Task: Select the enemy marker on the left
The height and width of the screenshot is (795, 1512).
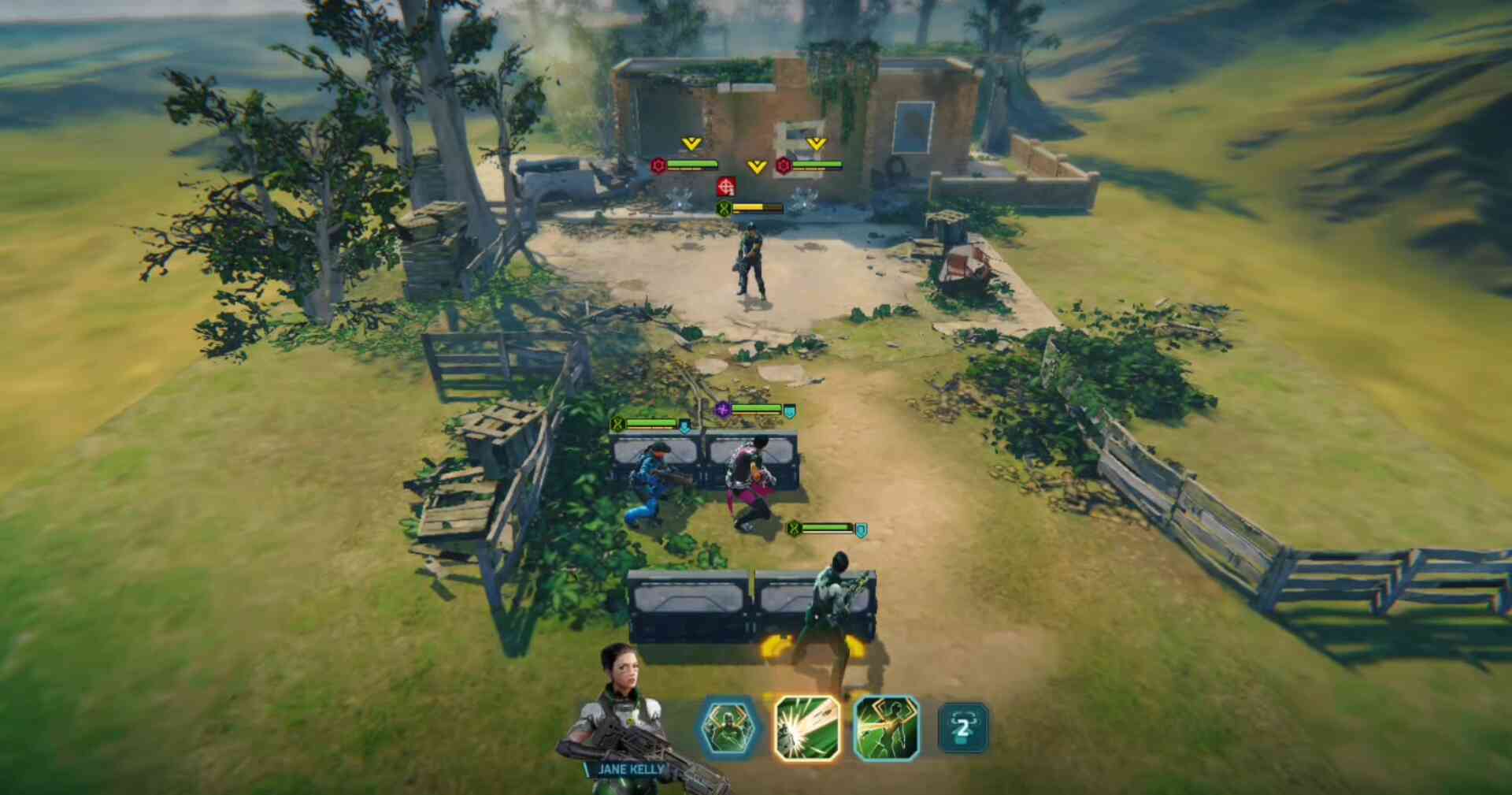Action: tap(659, 165)
